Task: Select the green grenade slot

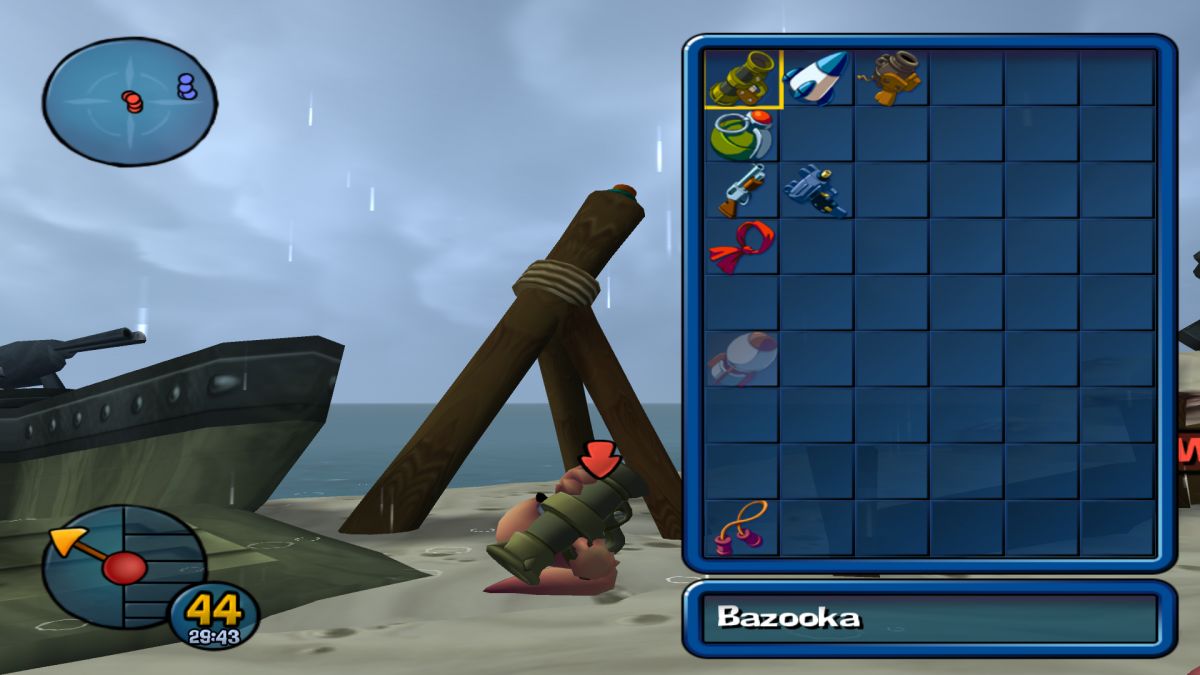Action: click(742, 134)
